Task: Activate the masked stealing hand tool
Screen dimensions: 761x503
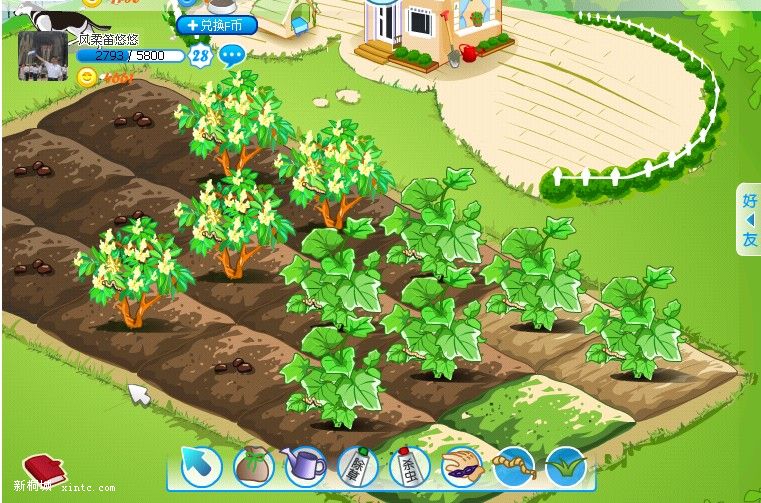Action: click(461, 466)
